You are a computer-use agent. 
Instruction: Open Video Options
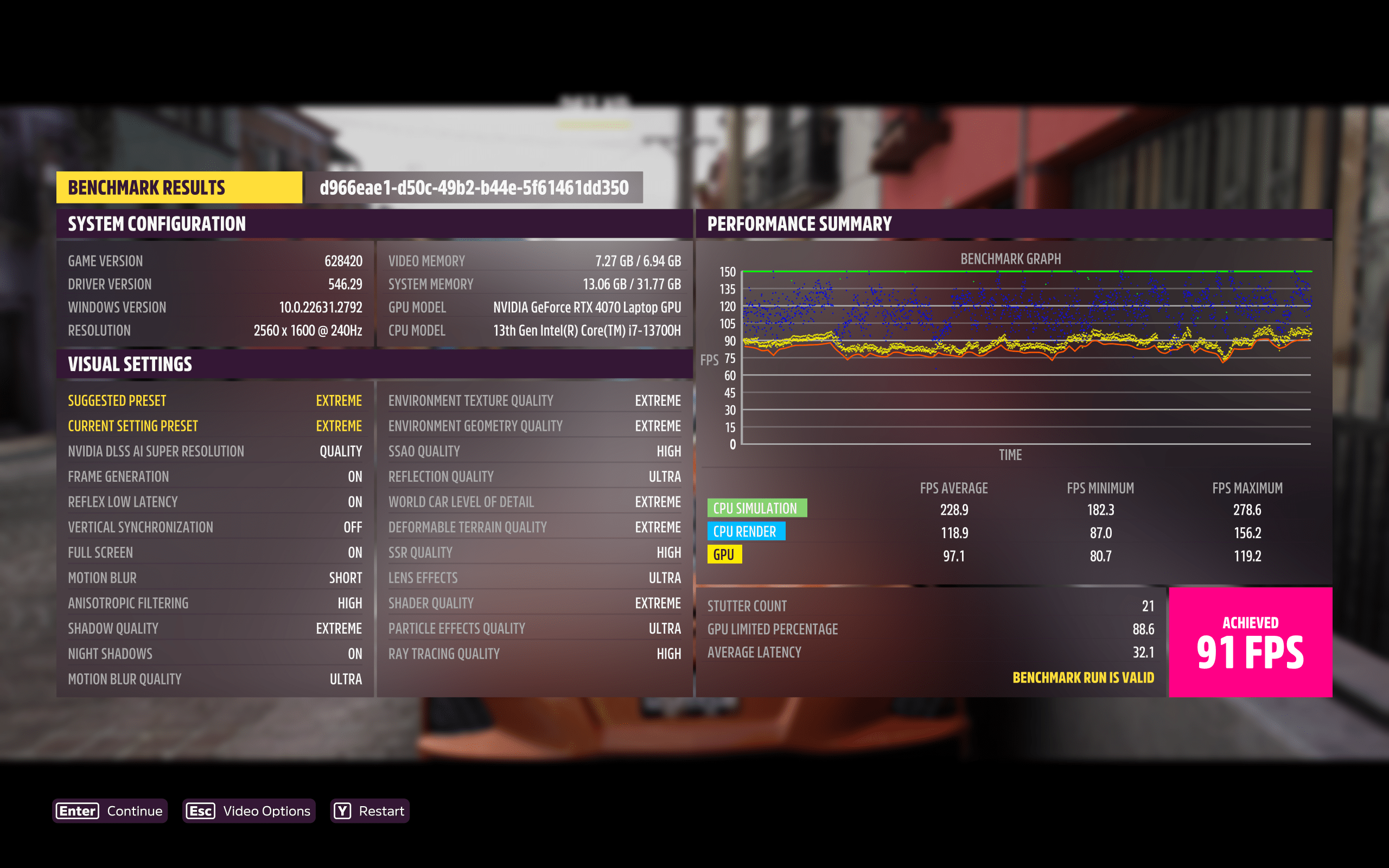coord(249,810)
